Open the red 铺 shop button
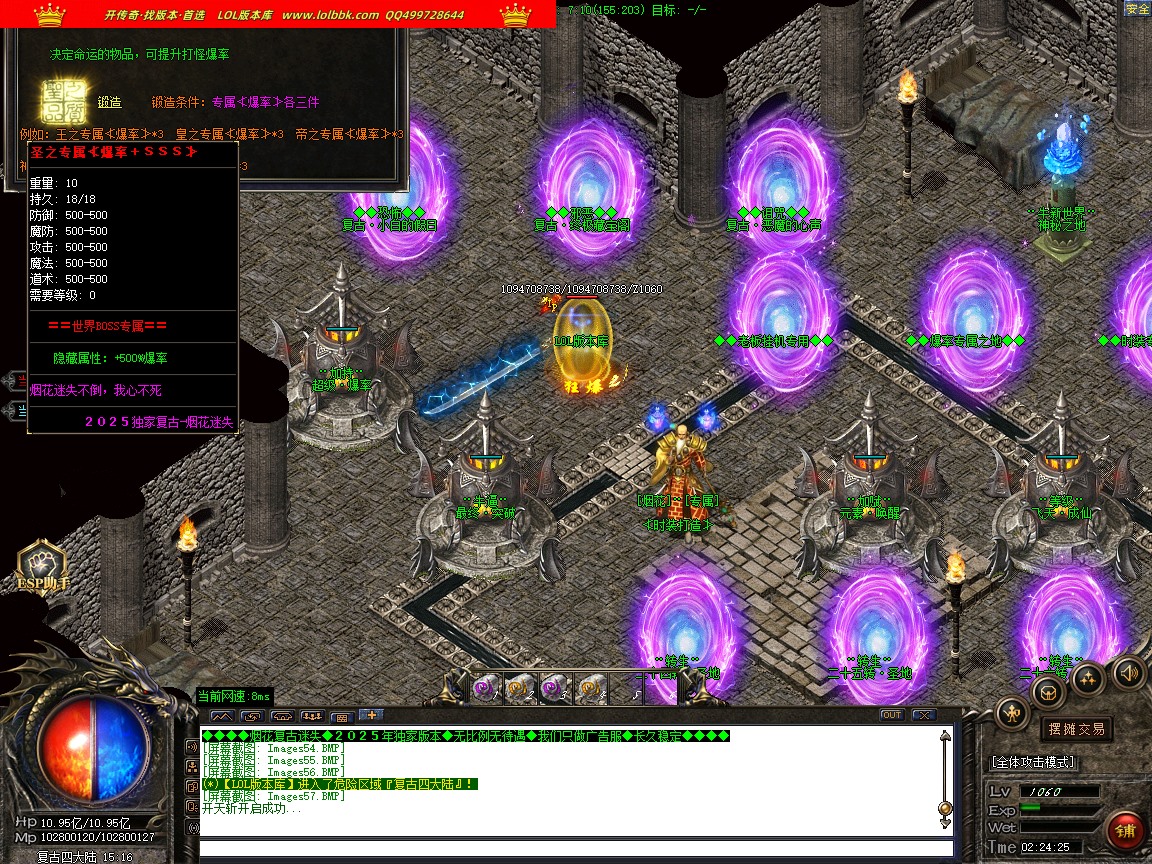Screen dimensions: 1152x864 [x=1125, y=831]
